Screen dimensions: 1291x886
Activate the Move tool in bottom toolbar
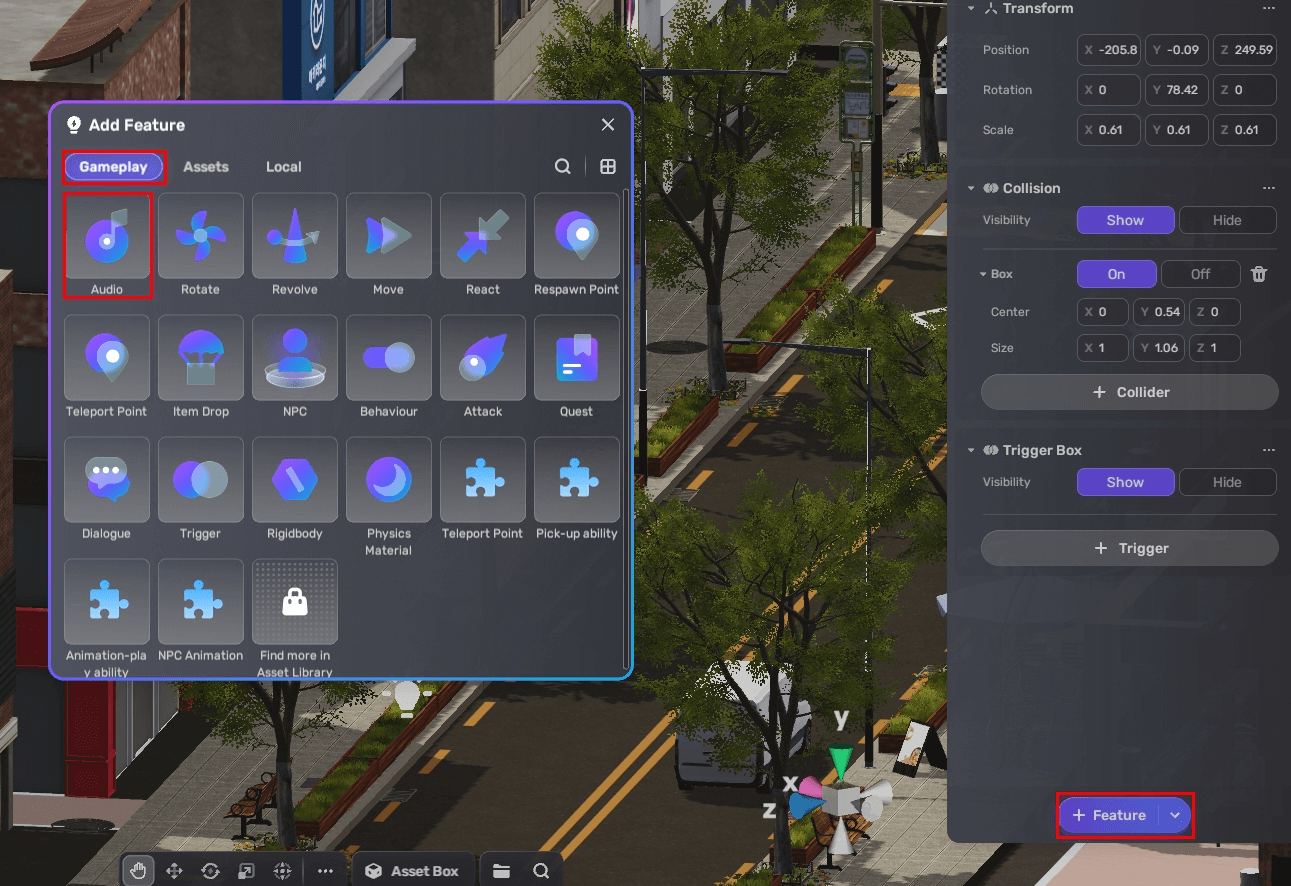coord(173,869)
